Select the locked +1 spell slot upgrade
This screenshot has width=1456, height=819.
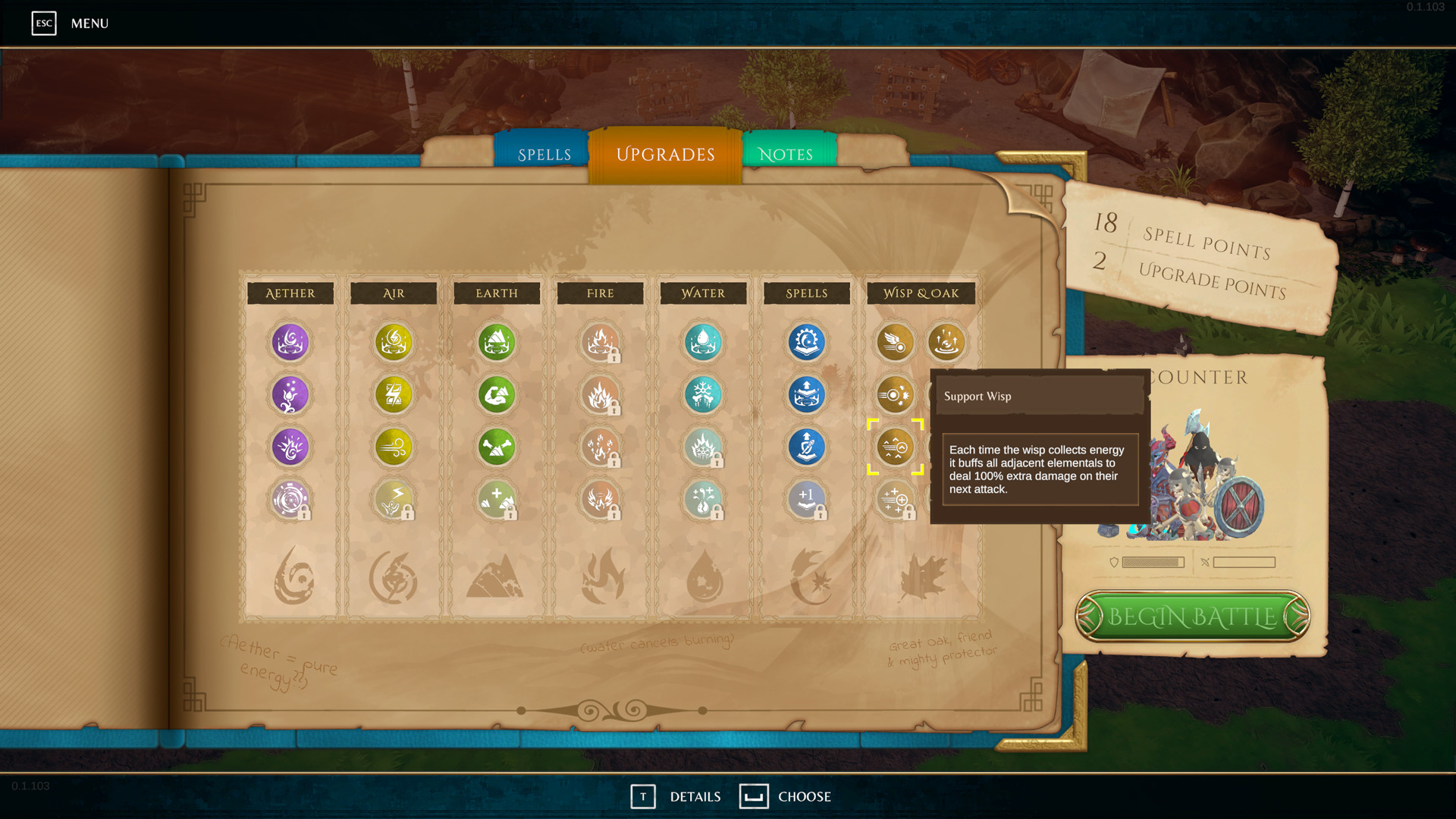(806, 500)
